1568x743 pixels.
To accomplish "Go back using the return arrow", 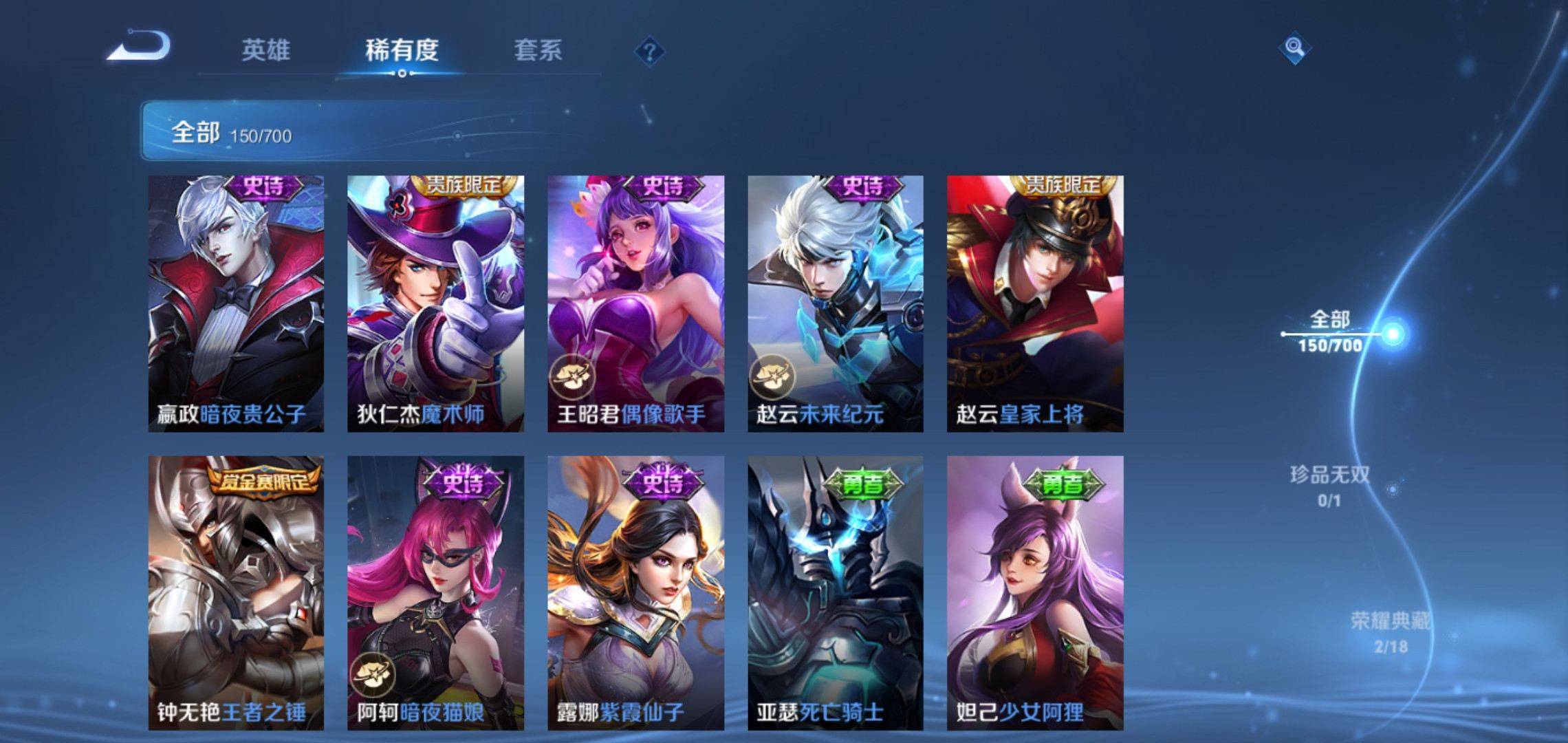I will point(139,47).
